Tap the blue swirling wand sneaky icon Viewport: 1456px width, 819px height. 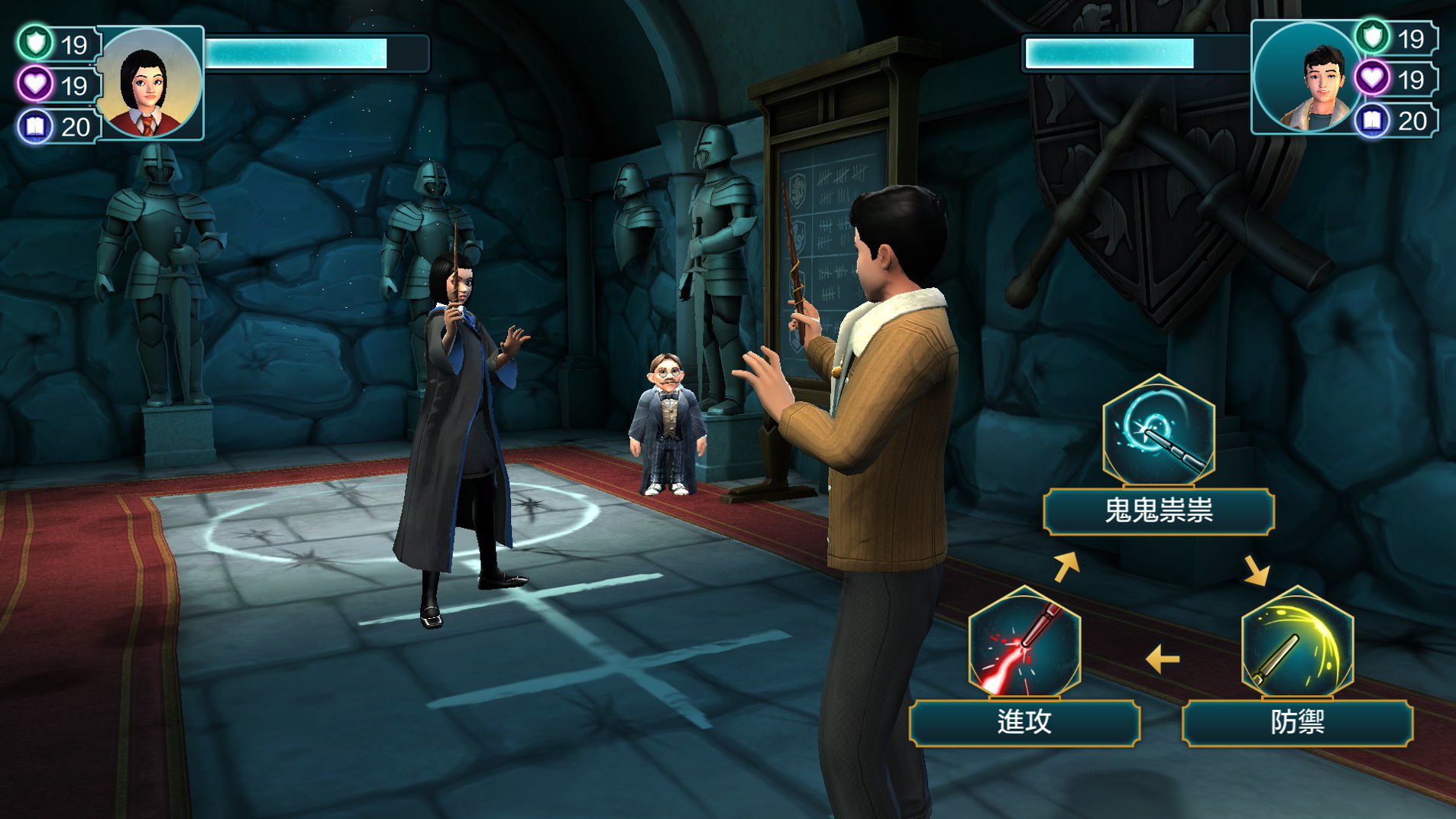(1158, 432)
